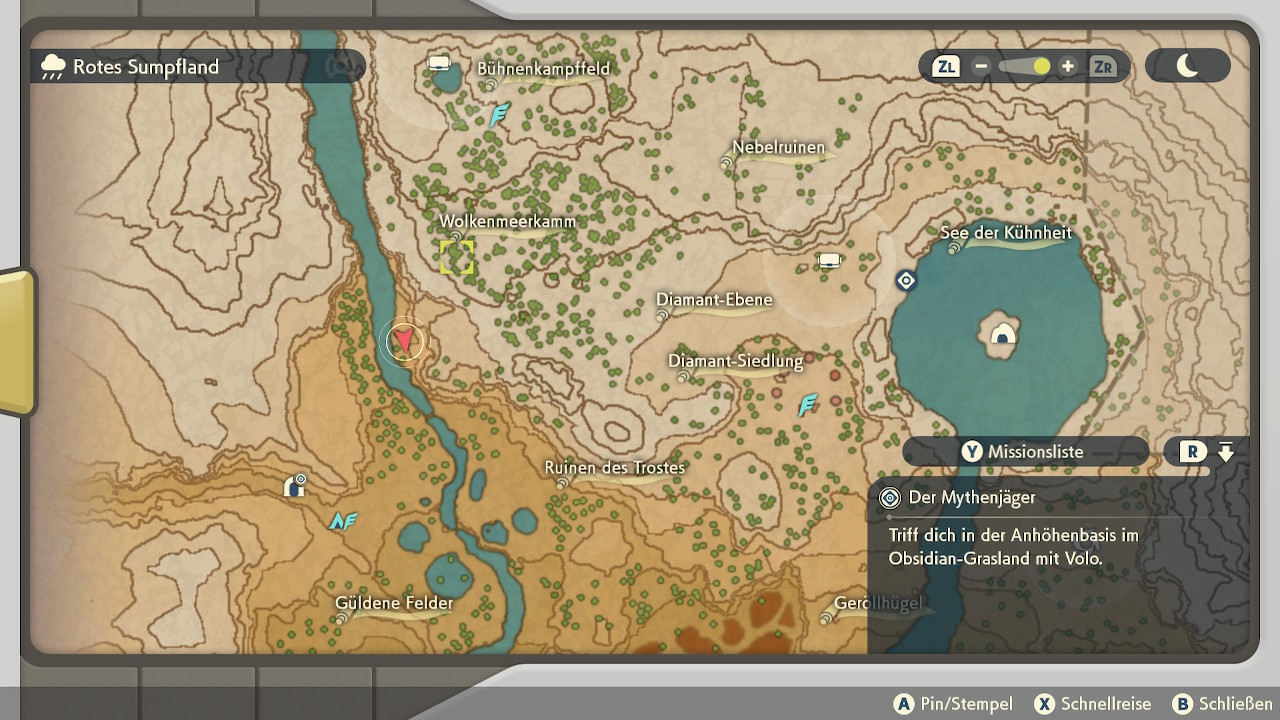Image resolution: width=1280 pixels, height=720 pixels.
Task: Choose the Ruinen des Trostes label
Action: 615,468
